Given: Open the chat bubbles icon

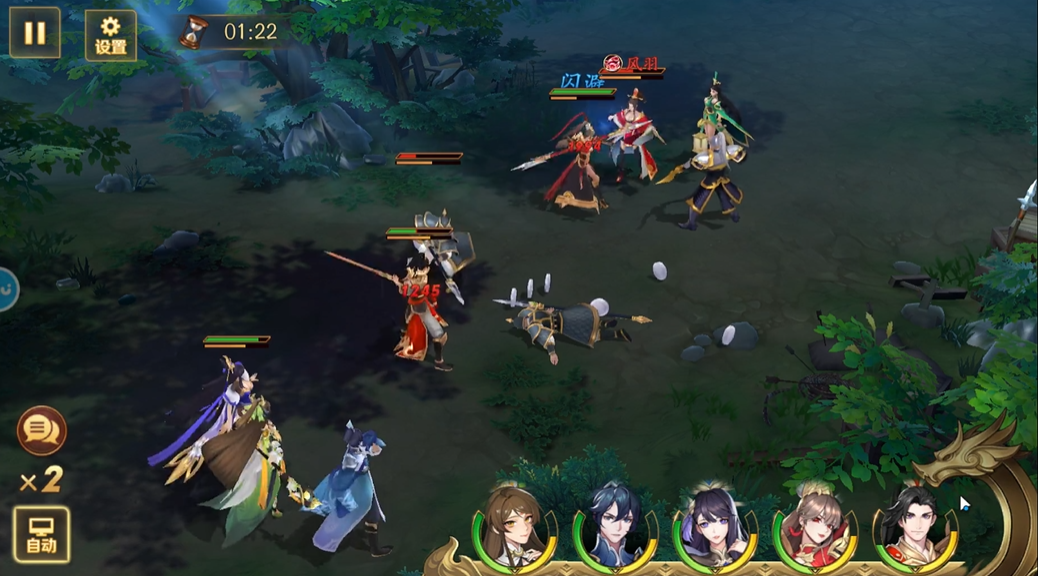Looking at the screenshot, I should (42, 431).
